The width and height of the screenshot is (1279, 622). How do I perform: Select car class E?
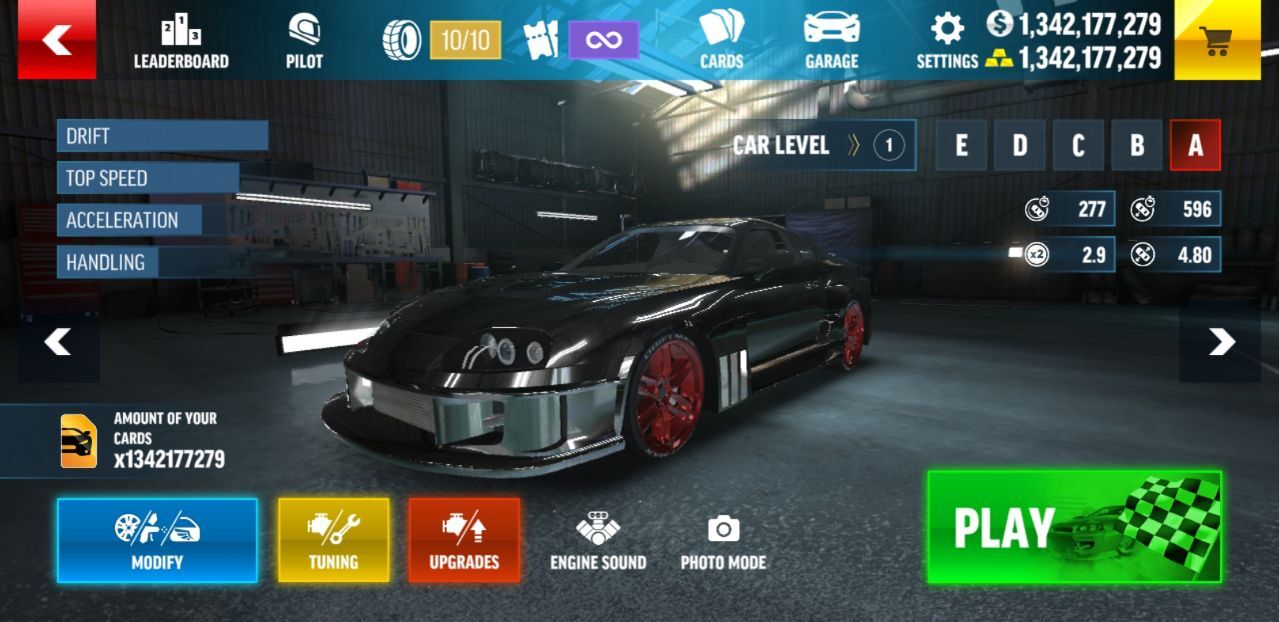[961, 146]
